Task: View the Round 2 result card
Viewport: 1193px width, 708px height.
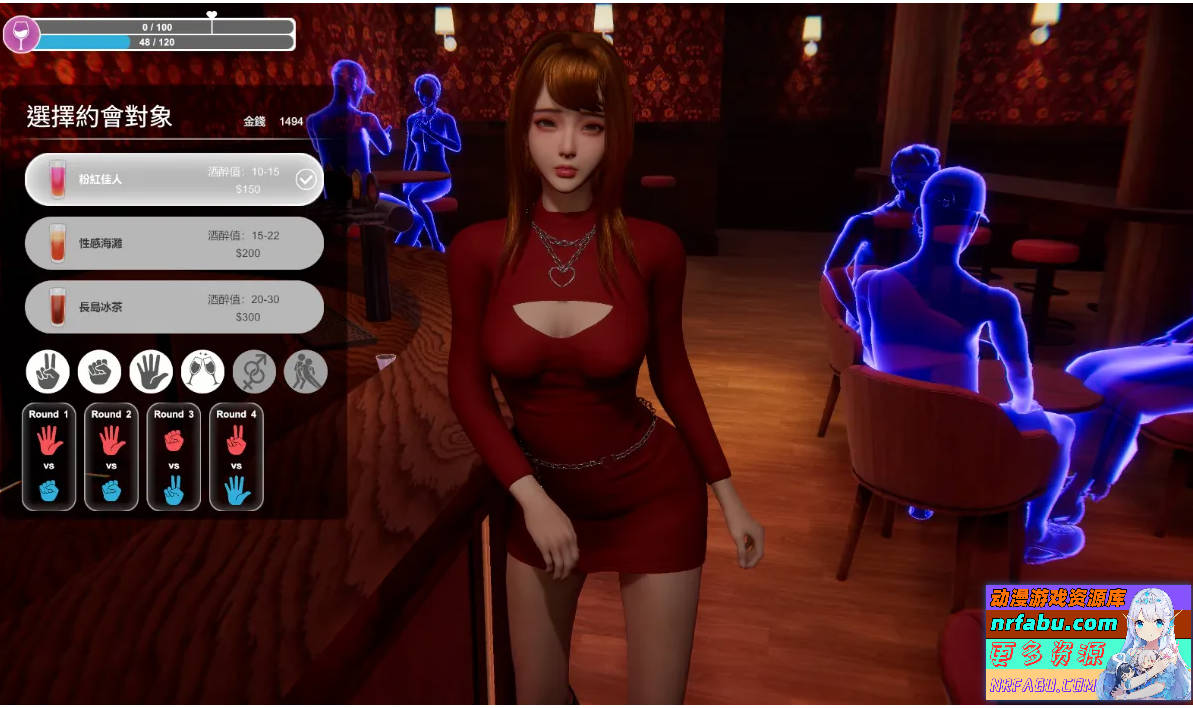Action: pos(111,457)
